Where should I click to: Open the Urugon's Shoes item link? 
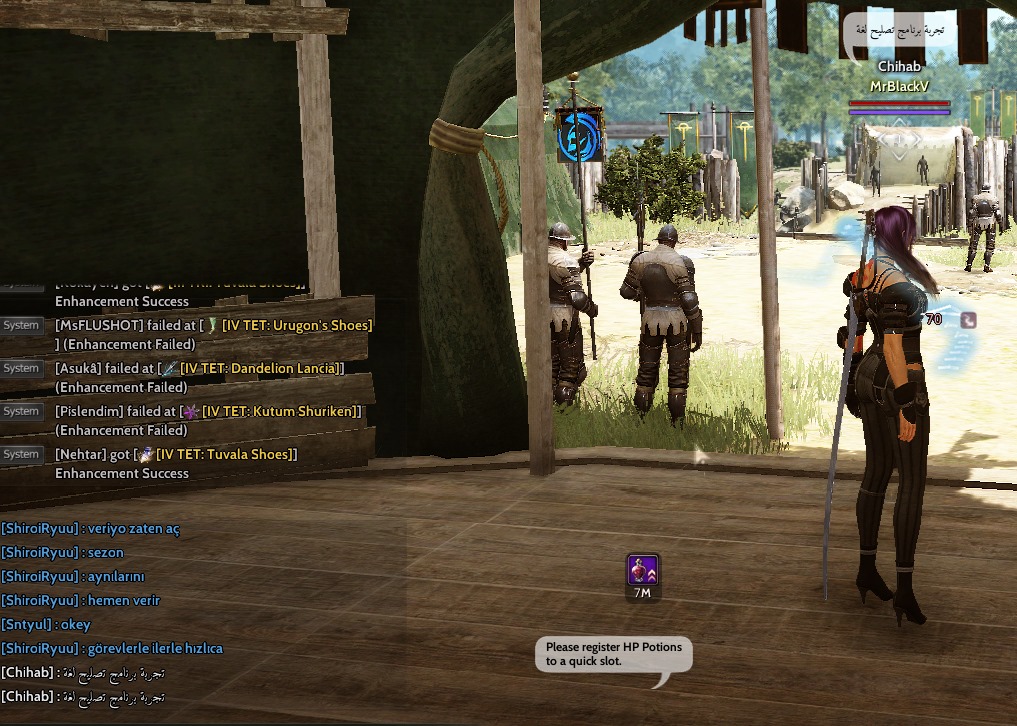[x=297, y=326]
